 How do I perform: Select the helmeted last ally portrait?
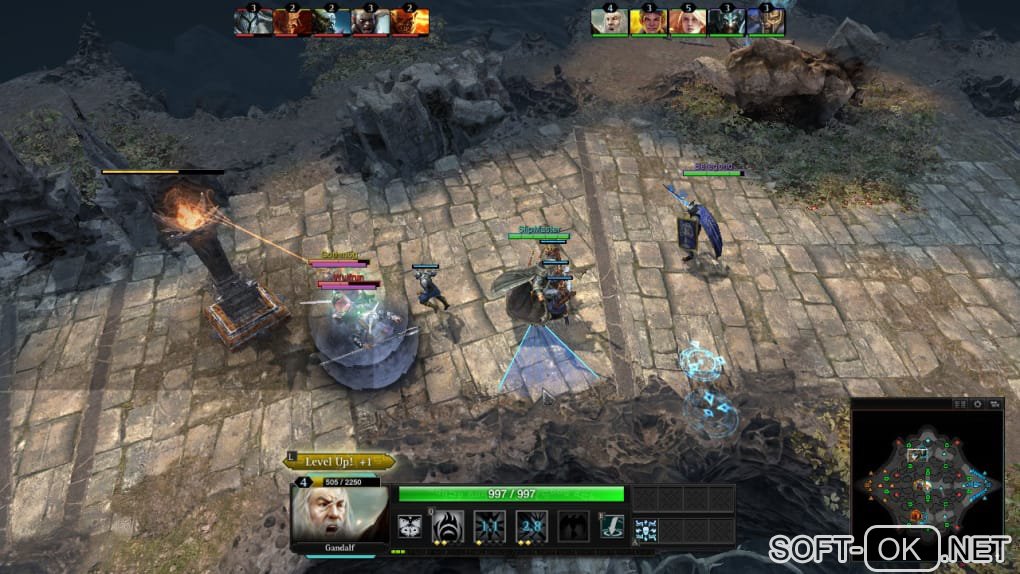pyautogui.click(x=766, y=21)
